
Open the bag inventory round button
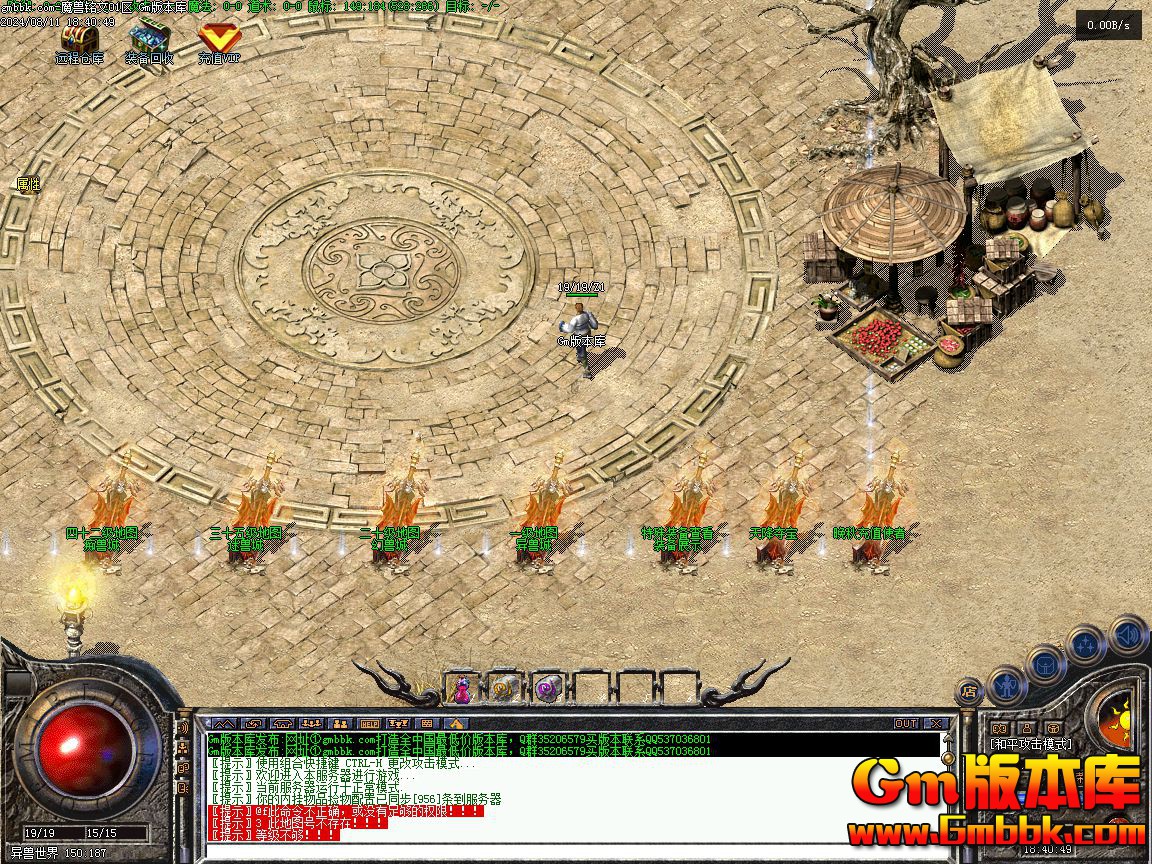pos(1046,664)
